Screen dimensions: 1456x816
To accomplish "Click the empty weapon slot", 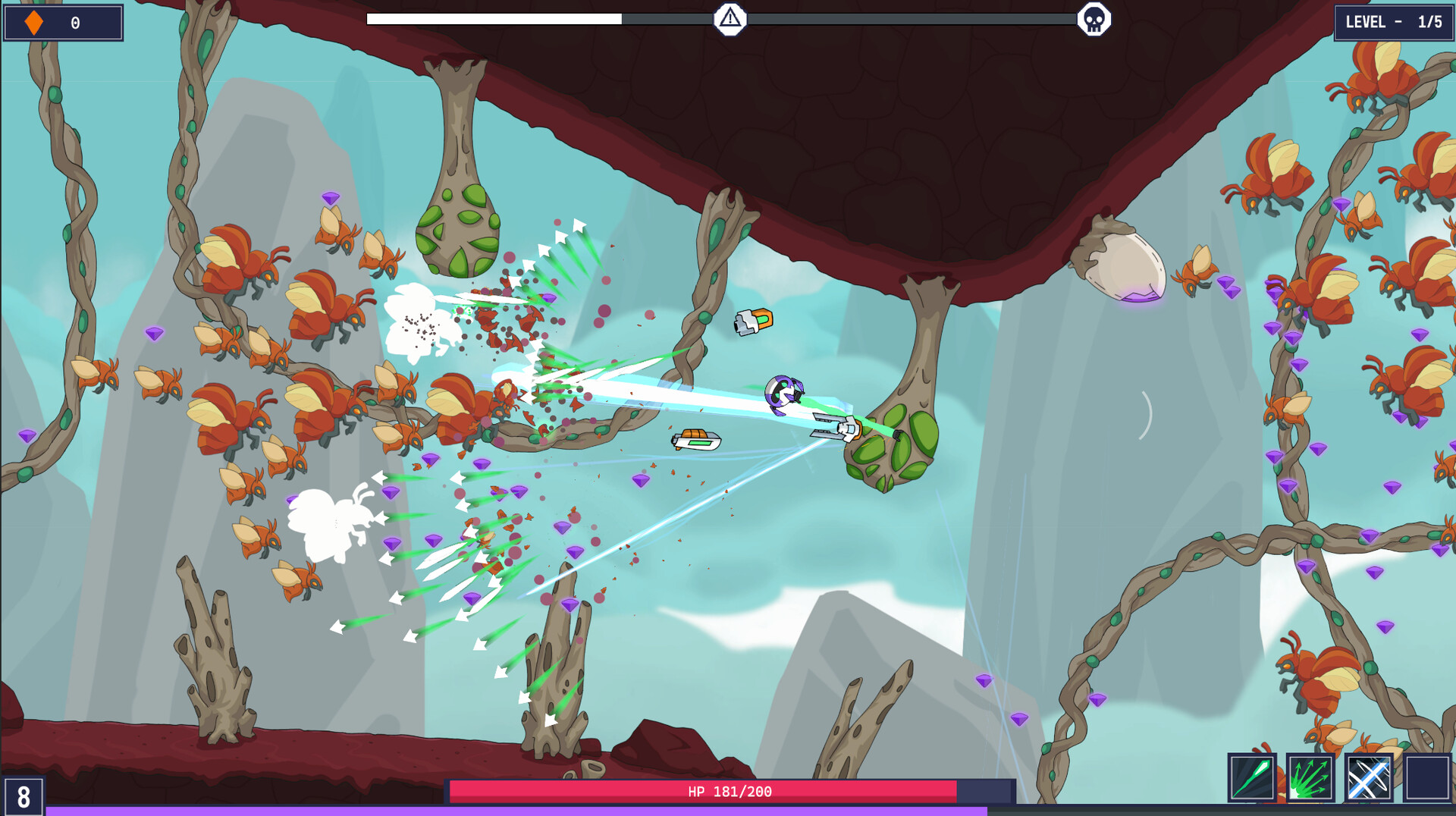I will 1427,777.
